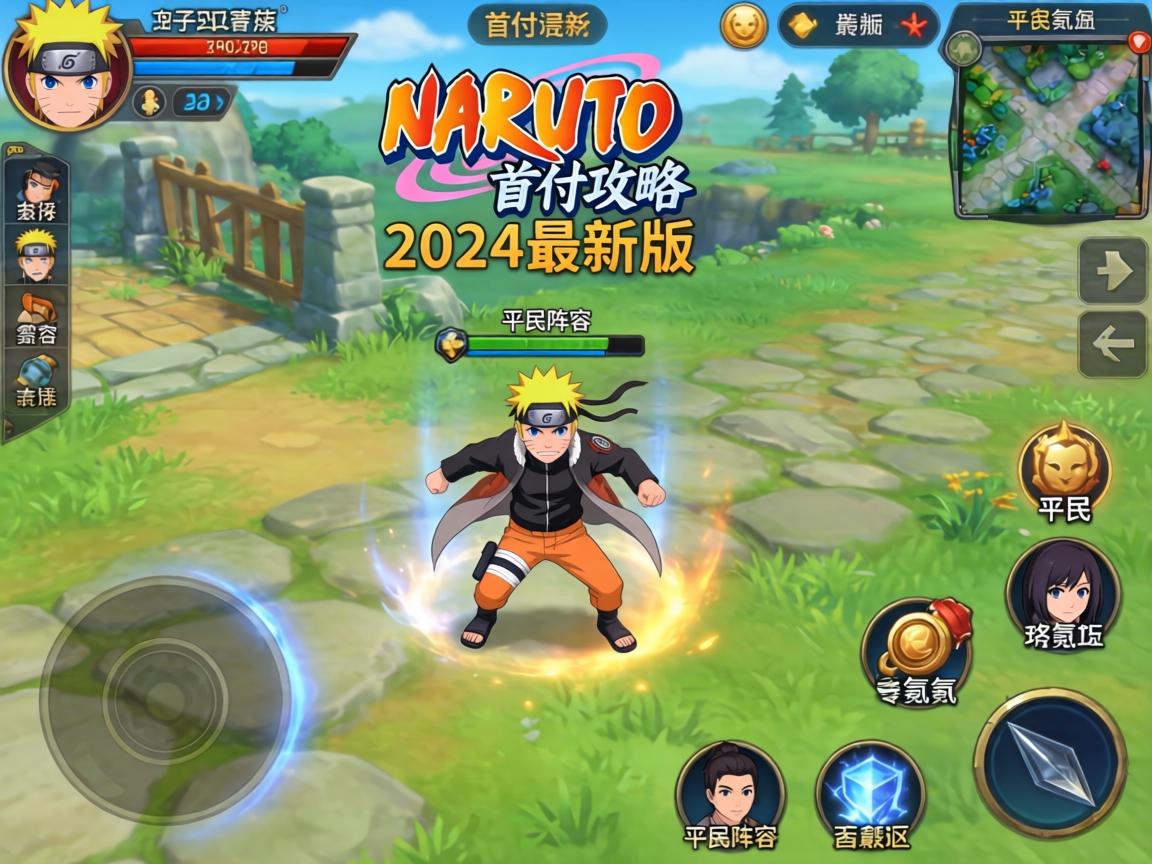Activate the blue cube skill
Screen dimensions: 1152x864
point(870,793)
